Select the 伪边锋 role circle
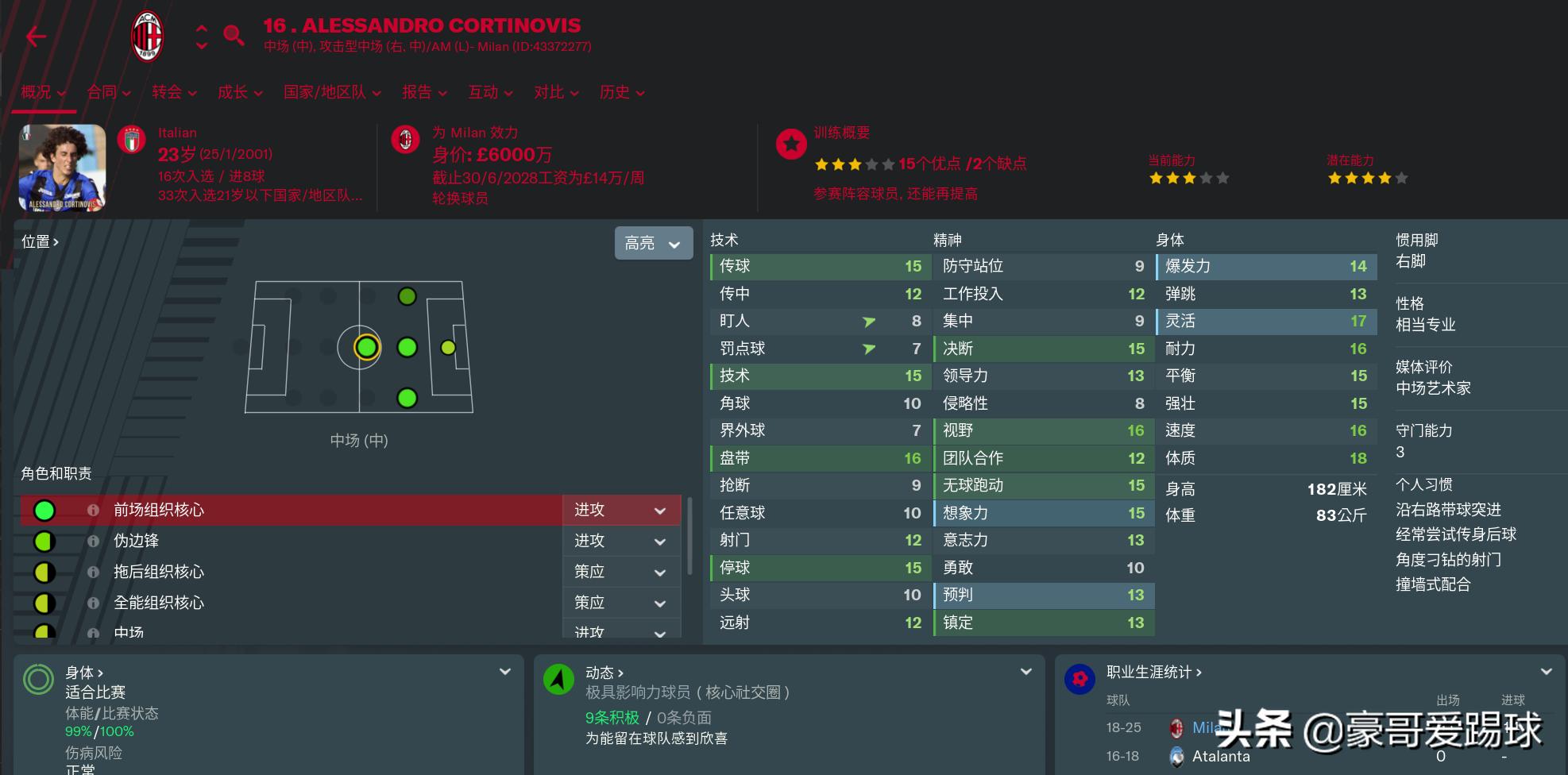The height and width of the screenshot is (775, 1568). (x=44, y=541)
